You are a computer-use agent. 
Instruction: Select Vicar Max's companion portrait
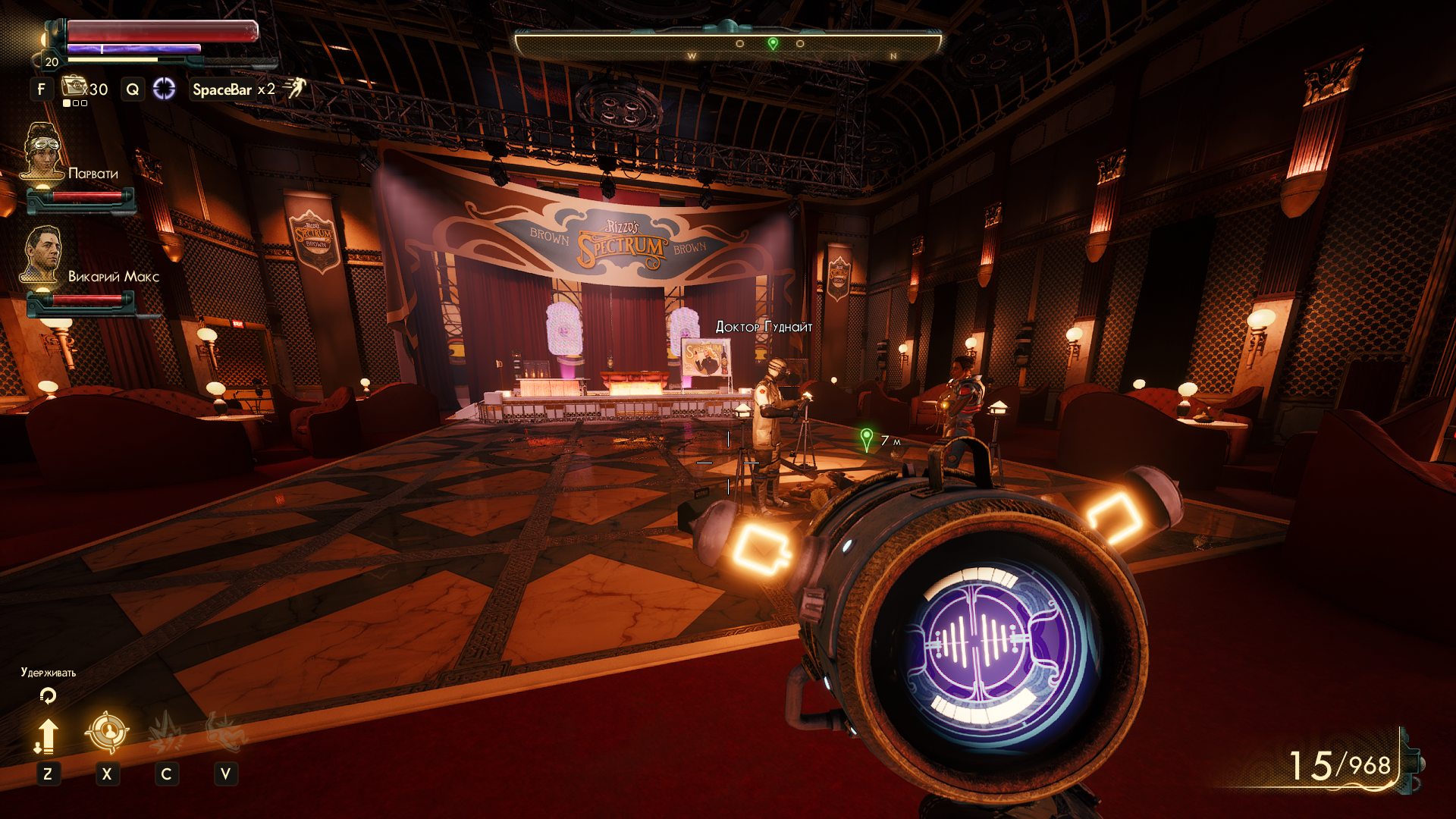(42, 254)
